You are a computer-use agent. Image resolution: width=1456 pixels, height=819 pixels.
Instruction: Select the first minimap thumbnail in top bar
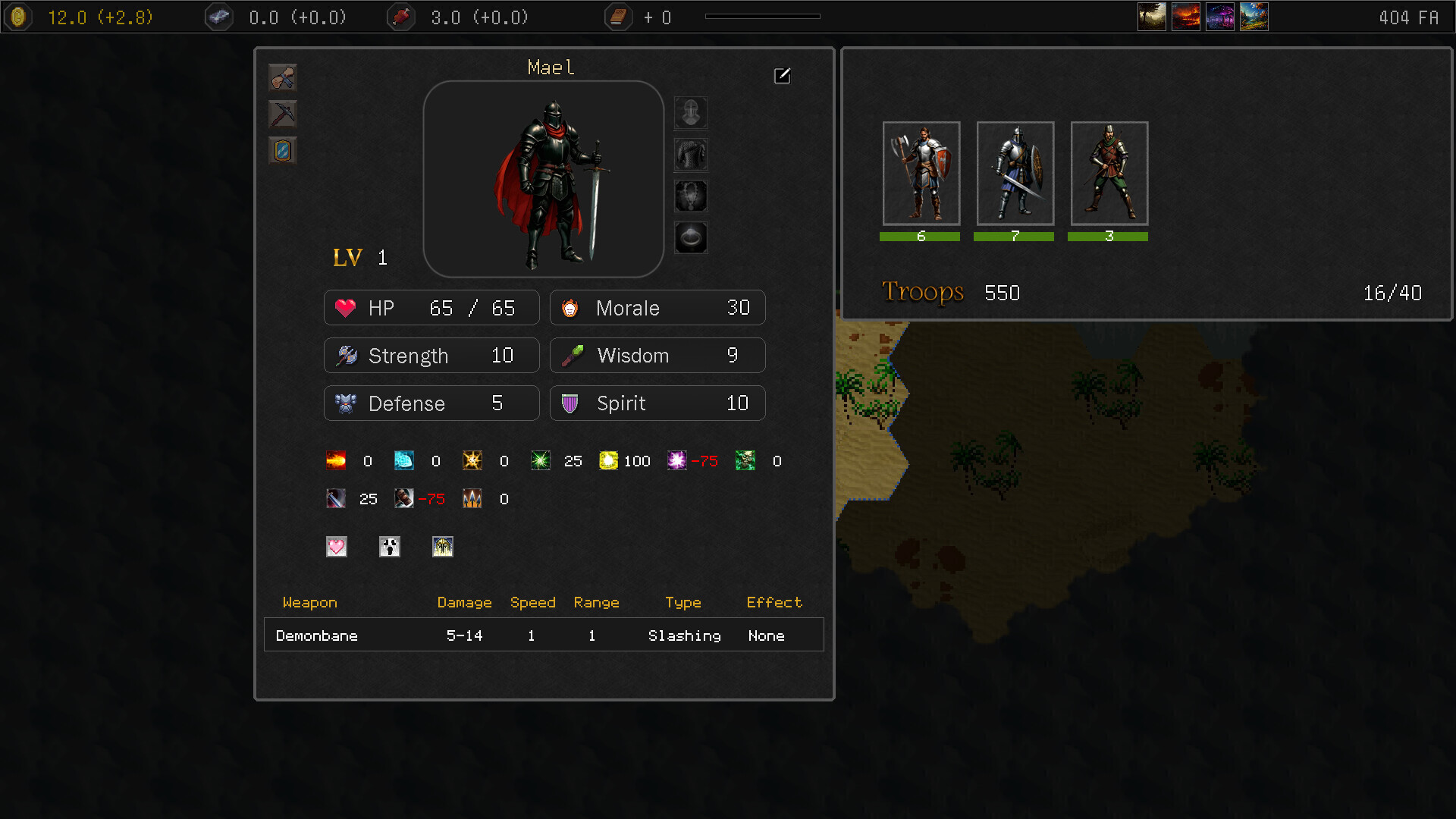coord(1152,16)
